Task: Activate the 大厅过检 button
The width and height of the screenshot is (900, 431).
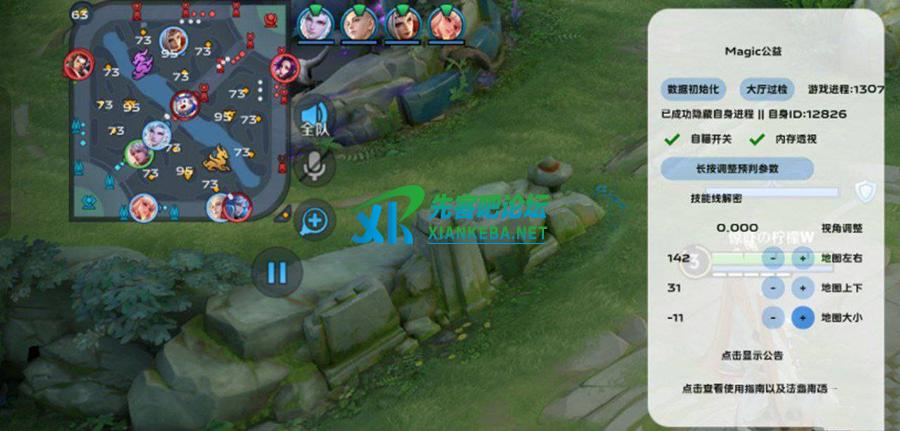Action: coord(767,88)
